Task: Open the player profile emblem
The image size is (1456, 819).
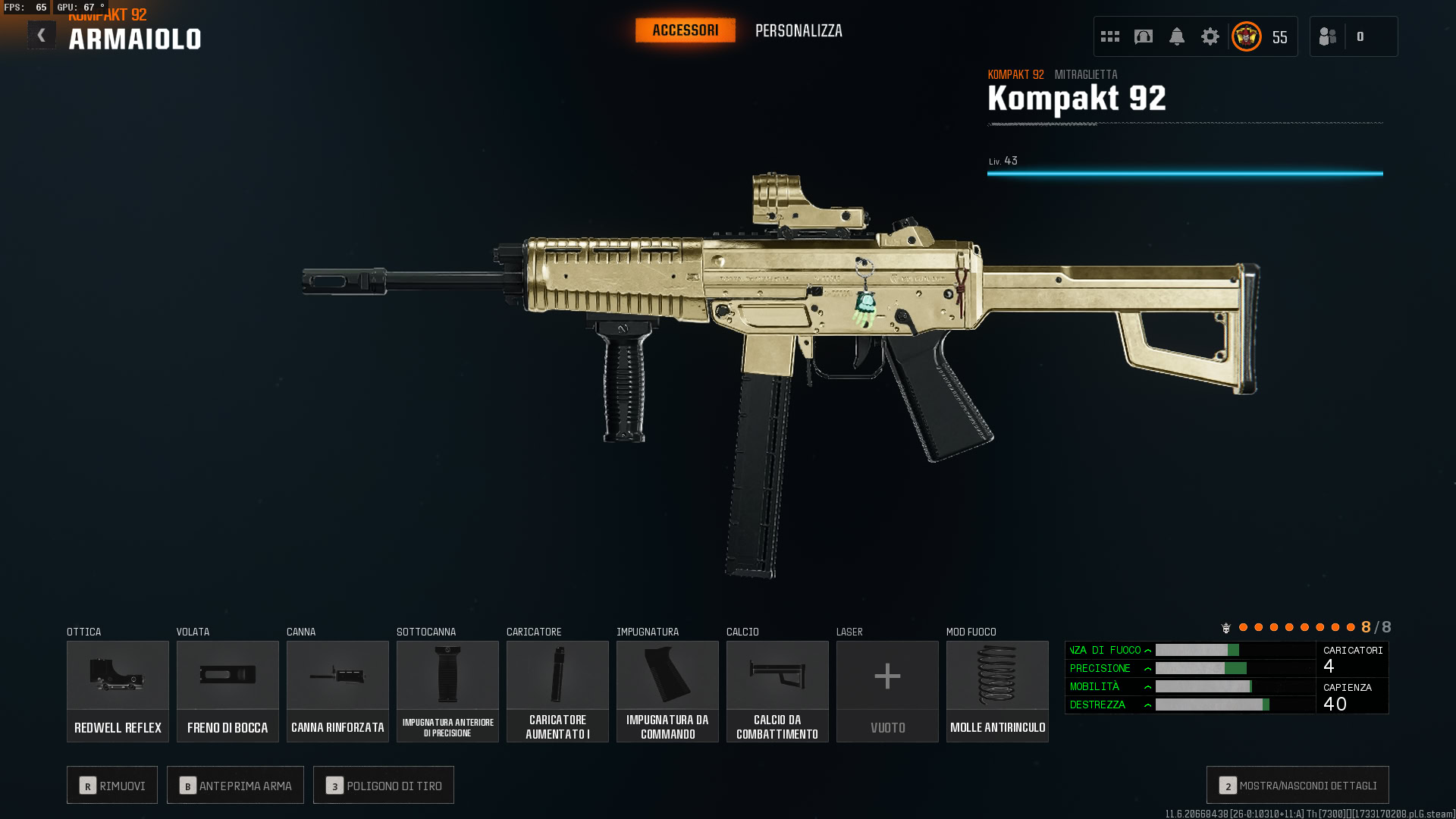Action: point(1247,36)
